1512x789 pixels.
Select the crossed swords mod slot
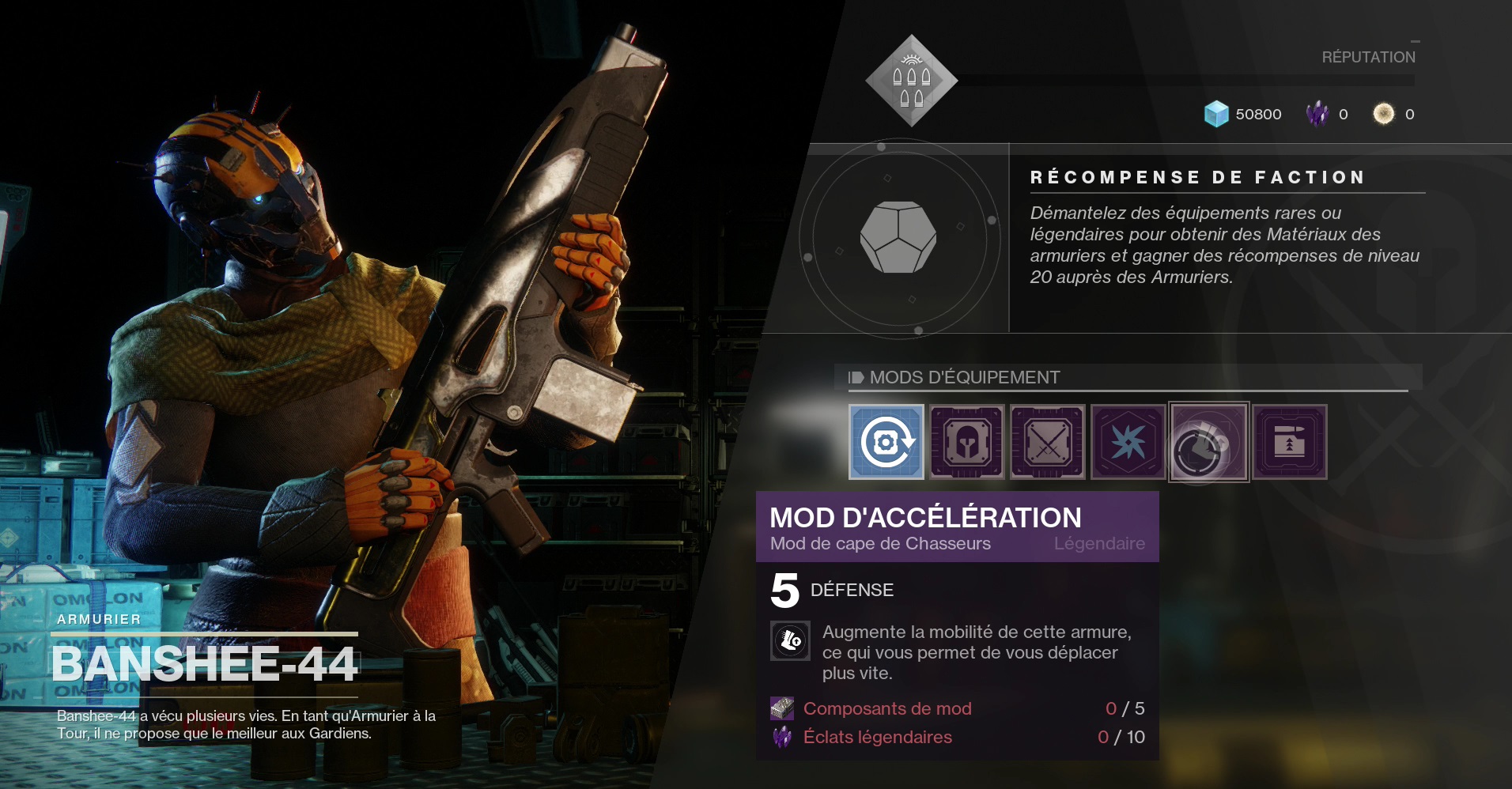1047,442
